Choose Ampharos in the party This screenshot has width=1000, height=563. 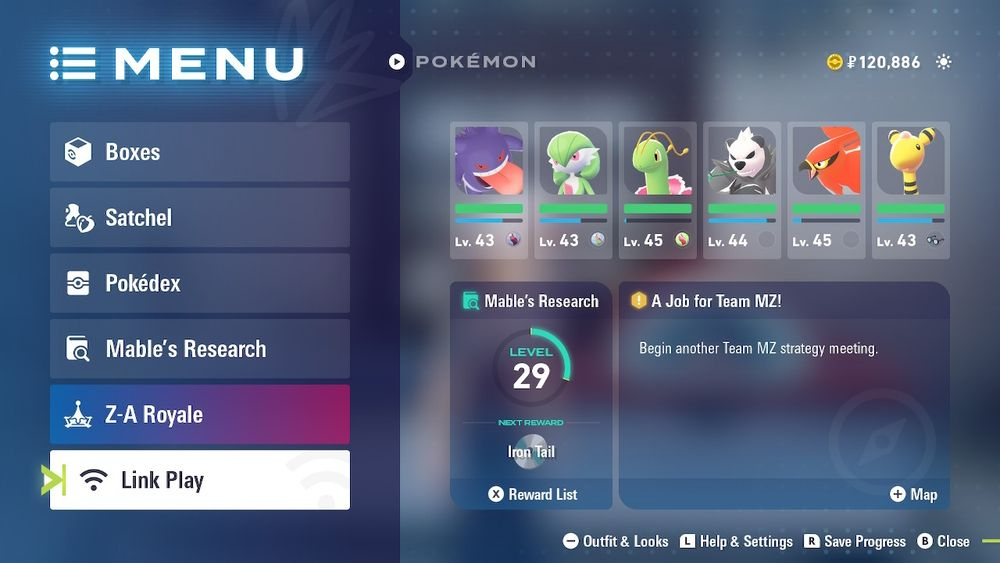coord(910,190)
